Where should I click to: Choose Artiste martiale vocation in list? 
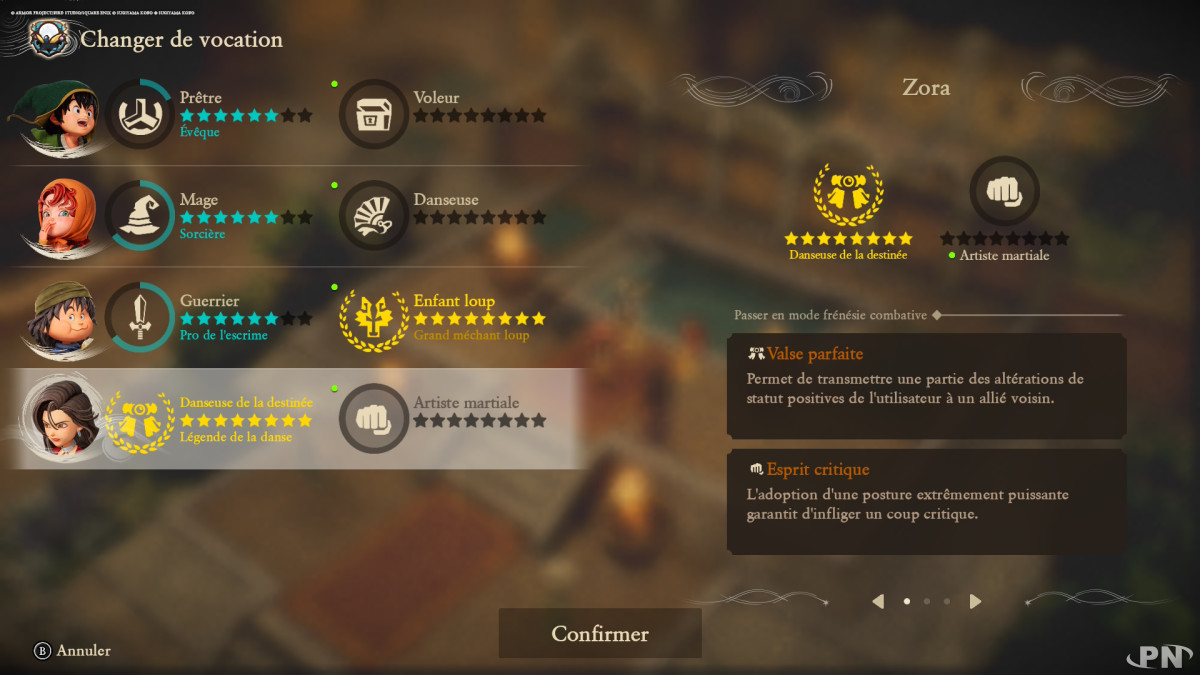(x=374, y=419)
